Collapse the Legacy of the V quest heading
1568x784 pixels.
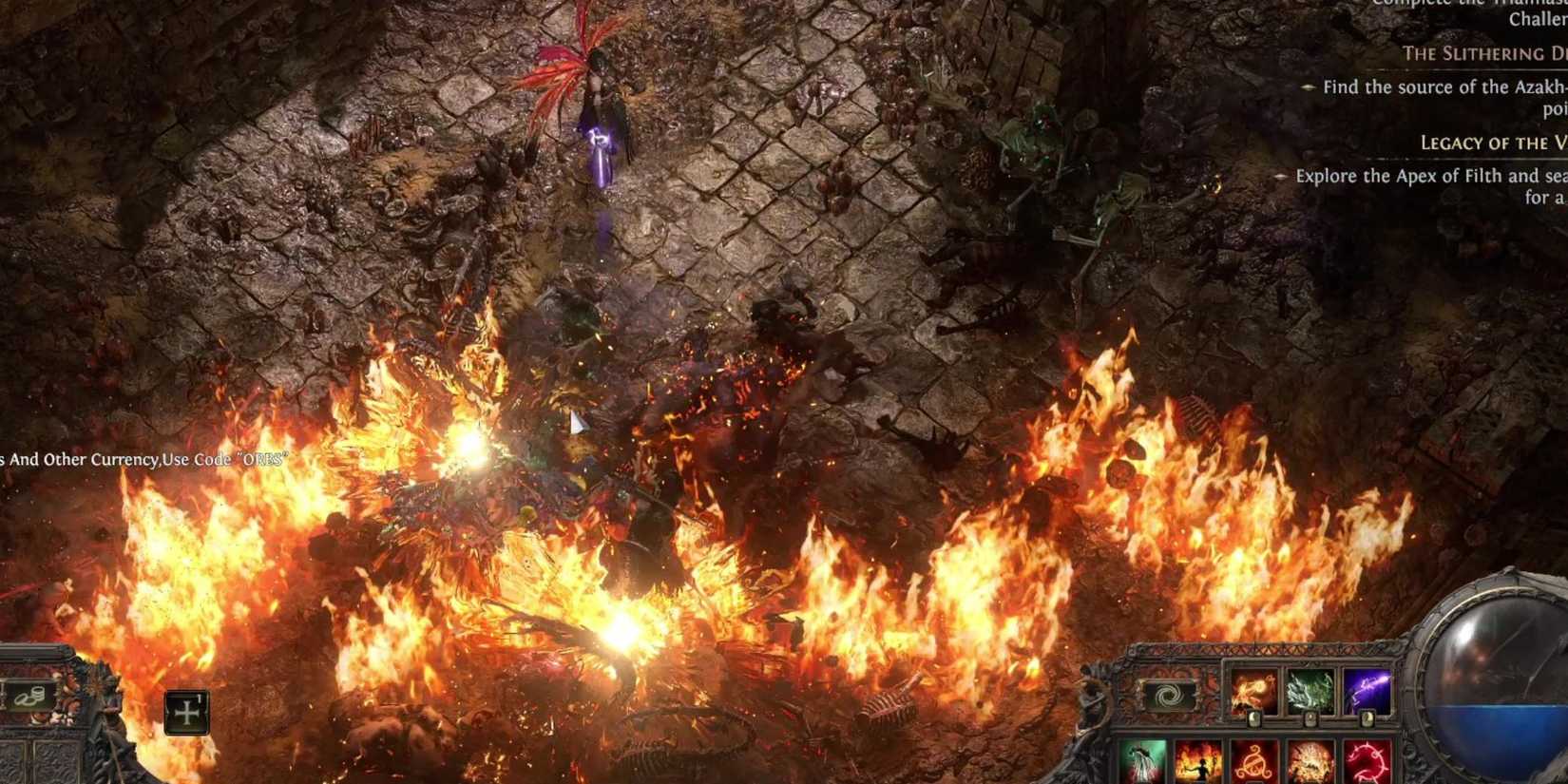coord(1489,143)
